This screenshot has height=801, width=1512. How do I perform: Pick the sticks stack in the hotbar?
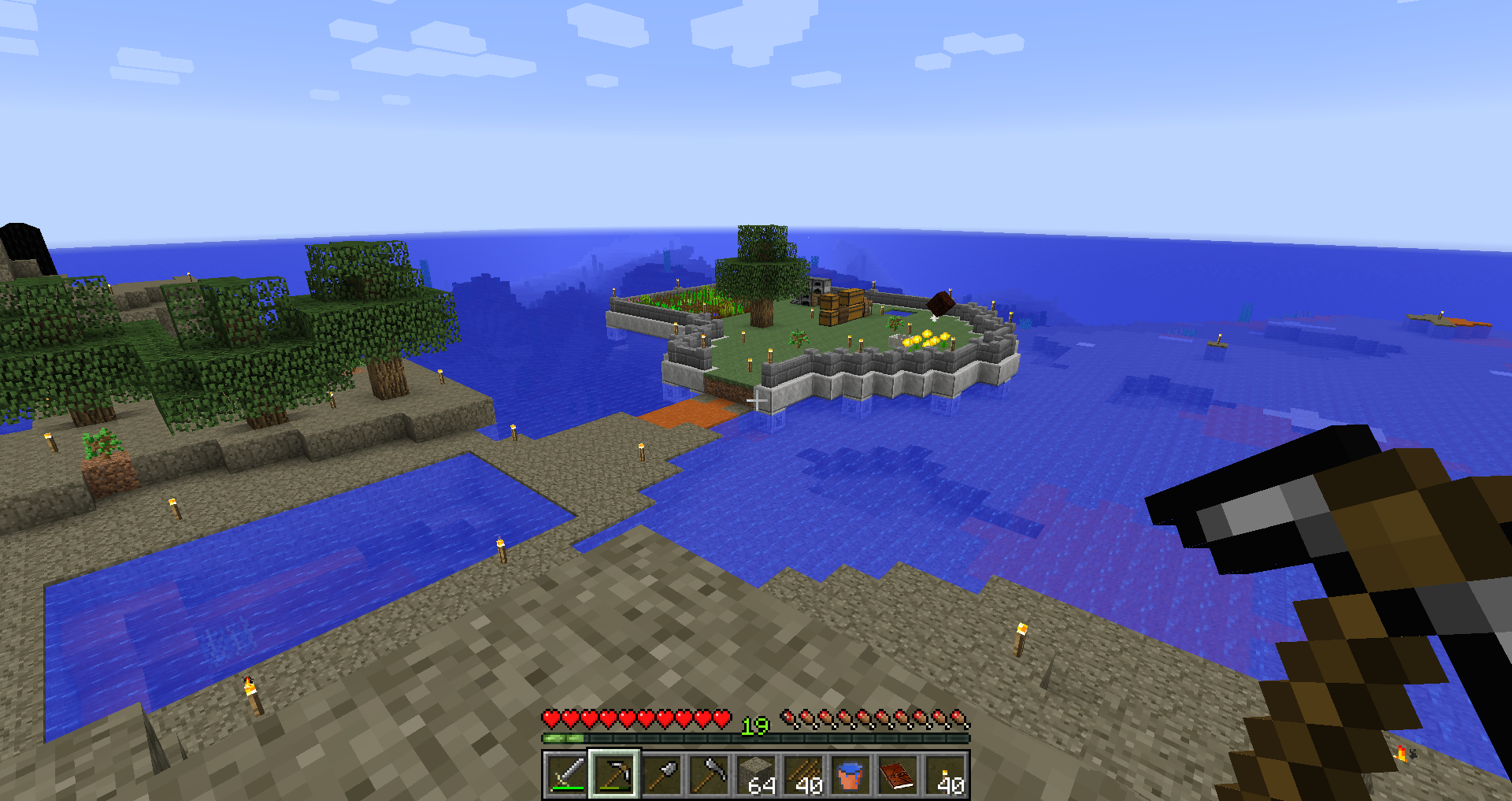(x=803, y=774)
